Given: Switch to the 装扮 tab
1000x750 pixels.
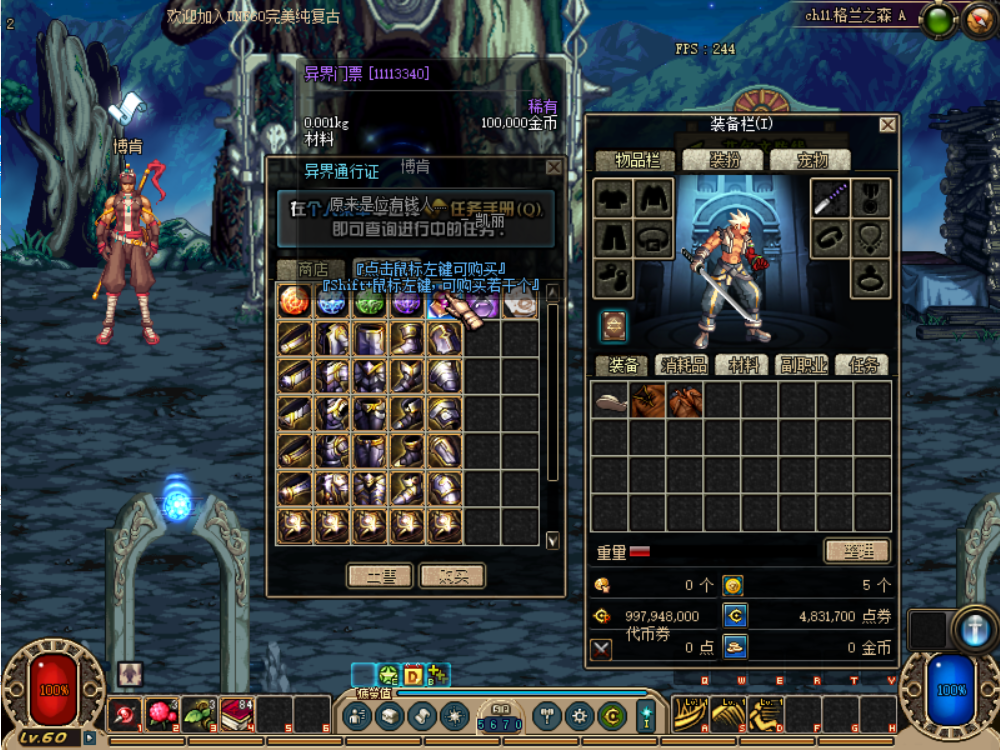Looking at the screenshot, I should 722,159.
